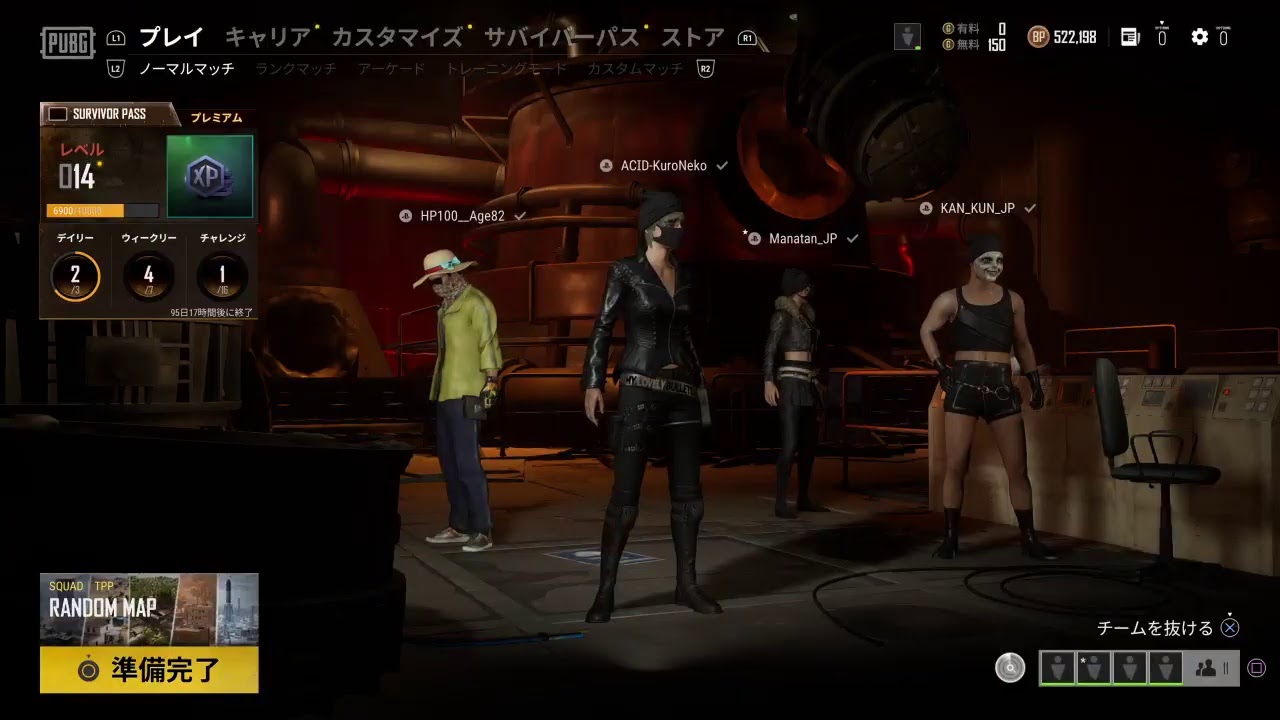
Task: Open the カスタマイズ tab
Action: 396,38
